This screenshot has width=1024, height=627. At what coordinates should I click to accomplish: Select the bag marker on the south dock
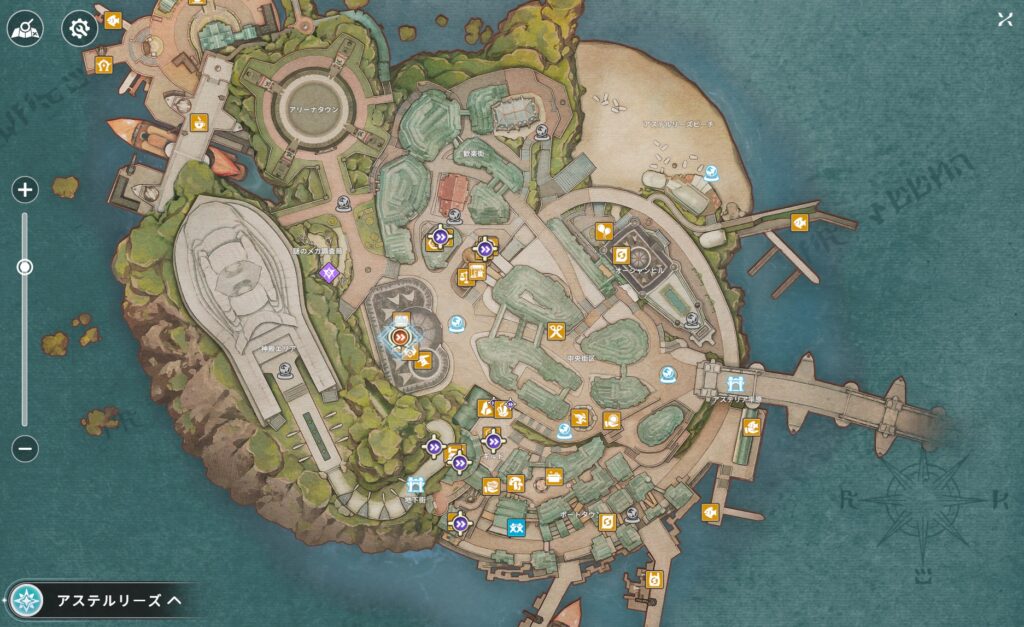tap(654, 579)
